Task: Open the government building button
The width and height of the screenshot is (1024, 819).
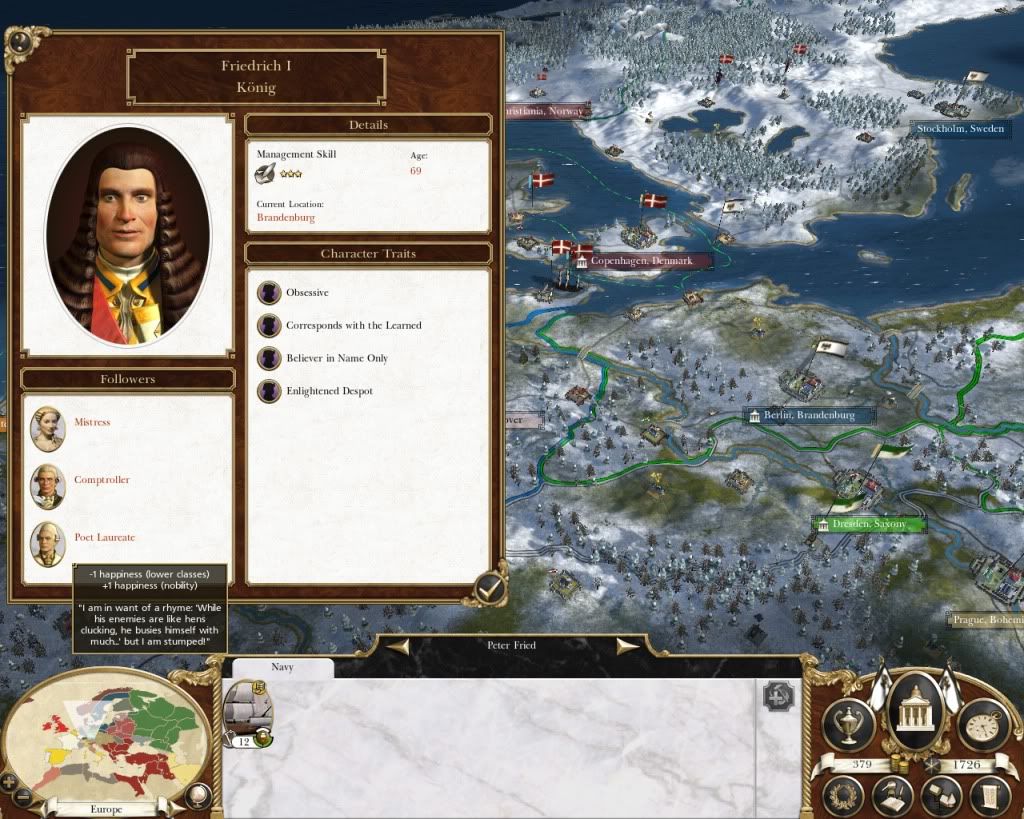Action: [915, 711]
